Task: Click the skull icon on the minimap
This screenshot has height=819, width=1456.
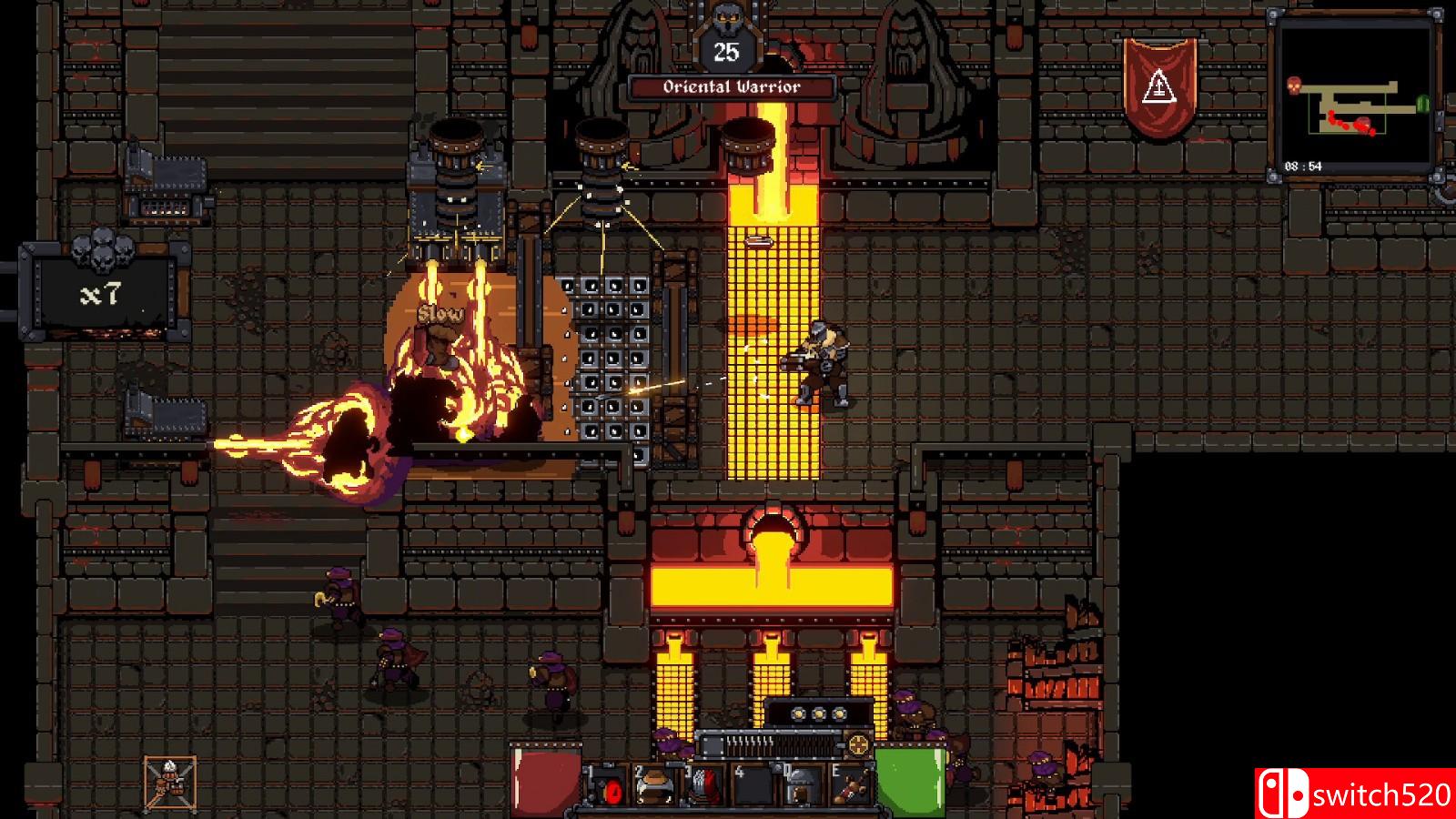Action: point(1294,85)
